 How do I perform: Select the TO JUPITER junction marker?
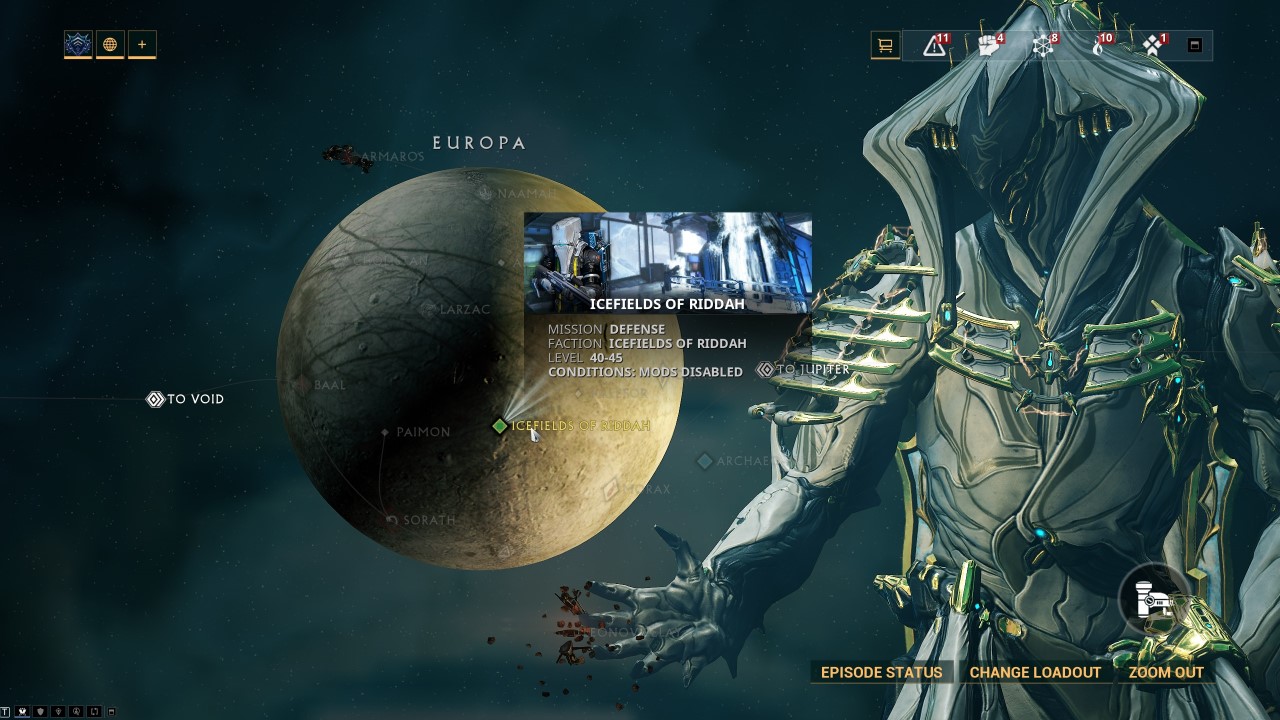765,369
